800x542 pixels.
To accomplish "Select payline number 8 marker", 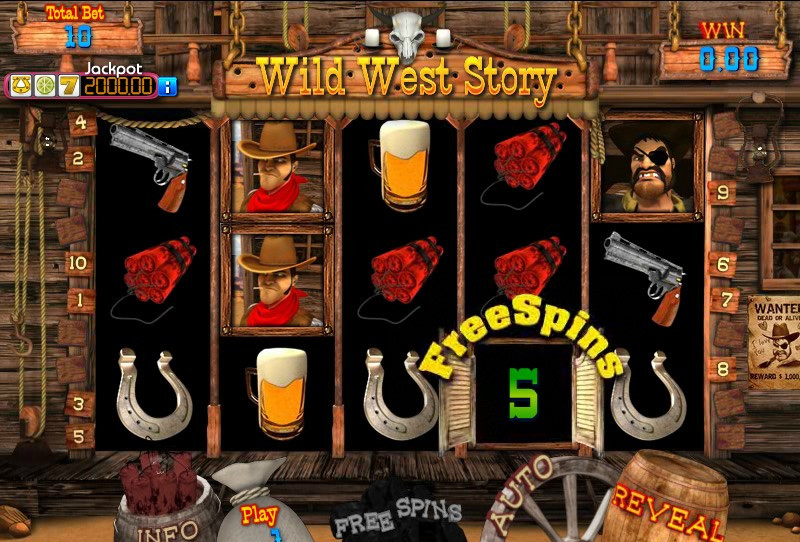I will tap(722, 369).
